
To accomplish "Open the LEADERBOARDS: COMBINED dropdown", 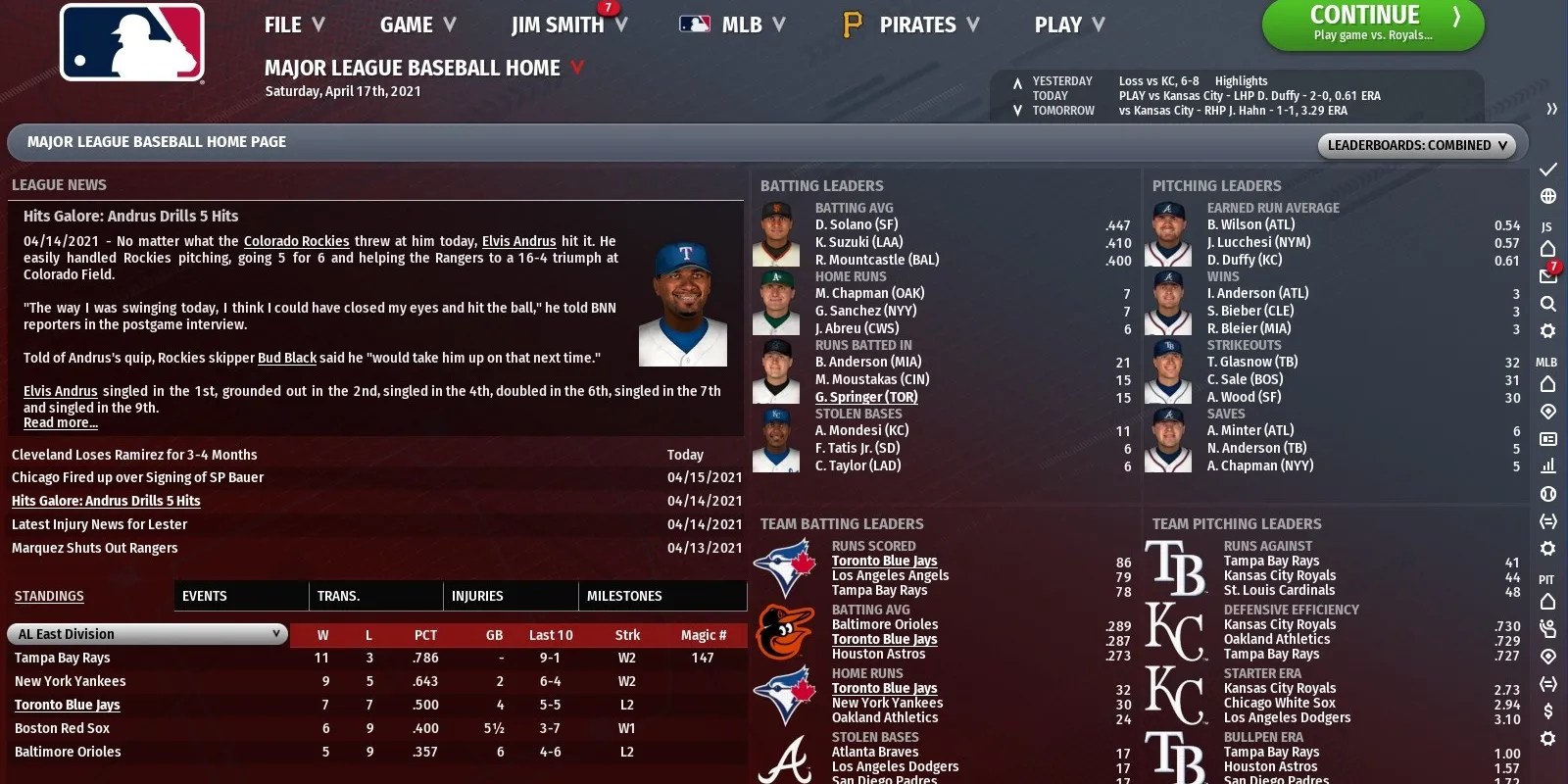I will pyautogui.click(x=1416, y=144).
